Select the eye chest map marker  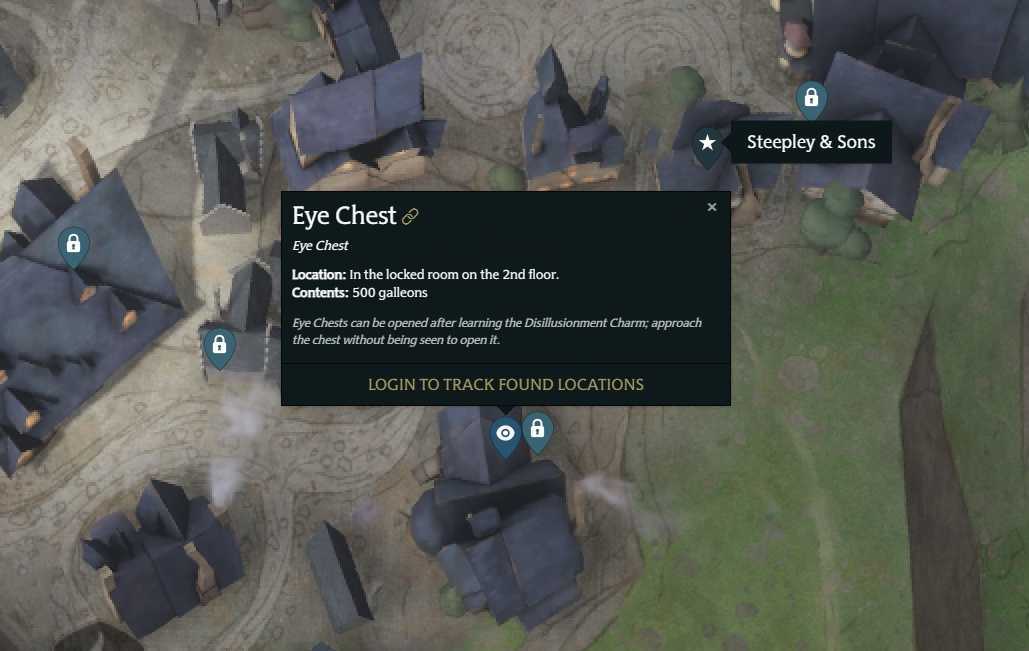(506, 434)
